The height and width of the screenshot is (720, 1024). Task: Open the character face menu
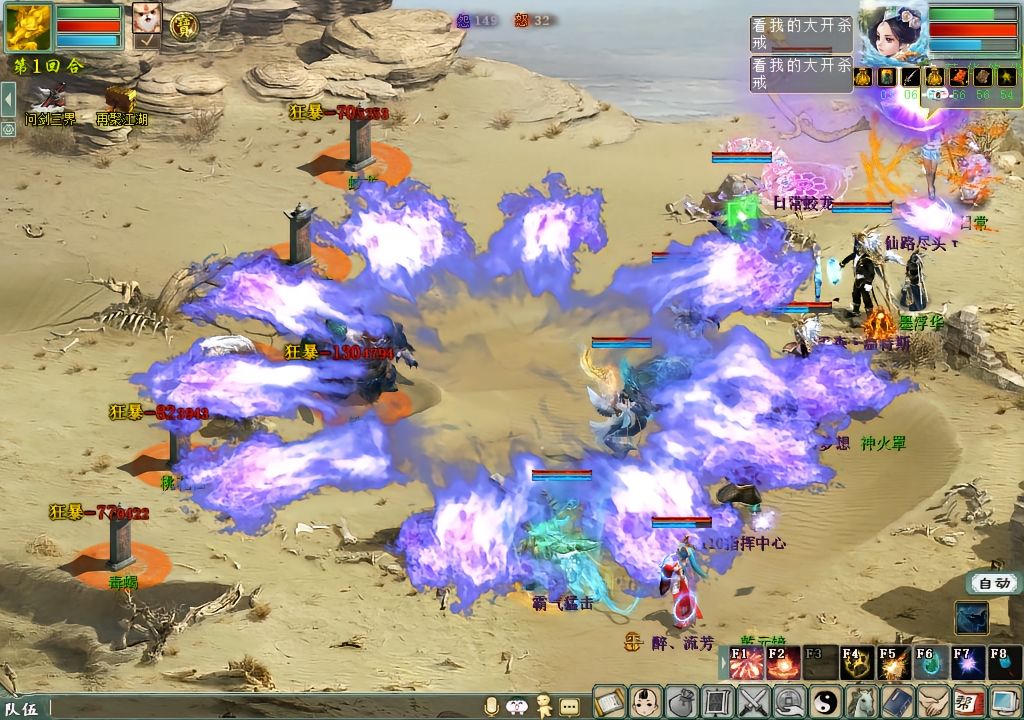pyautogui.click(x=645, y=701)
